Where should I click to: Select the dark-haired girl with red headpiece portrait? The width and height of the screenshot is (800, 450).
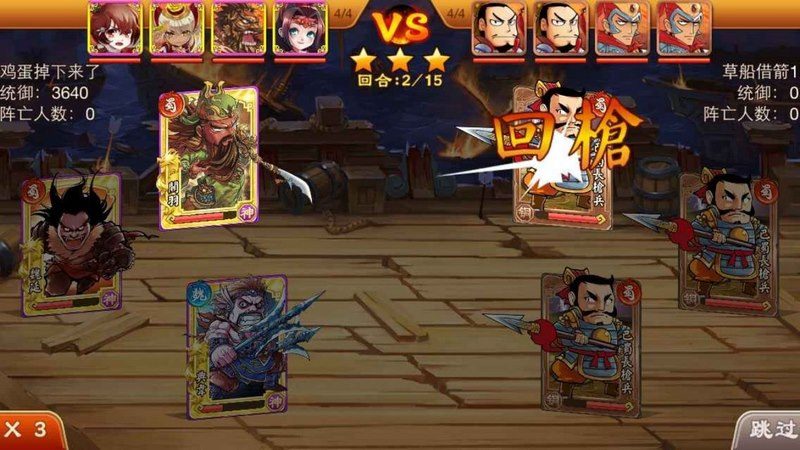pos(299,27)
